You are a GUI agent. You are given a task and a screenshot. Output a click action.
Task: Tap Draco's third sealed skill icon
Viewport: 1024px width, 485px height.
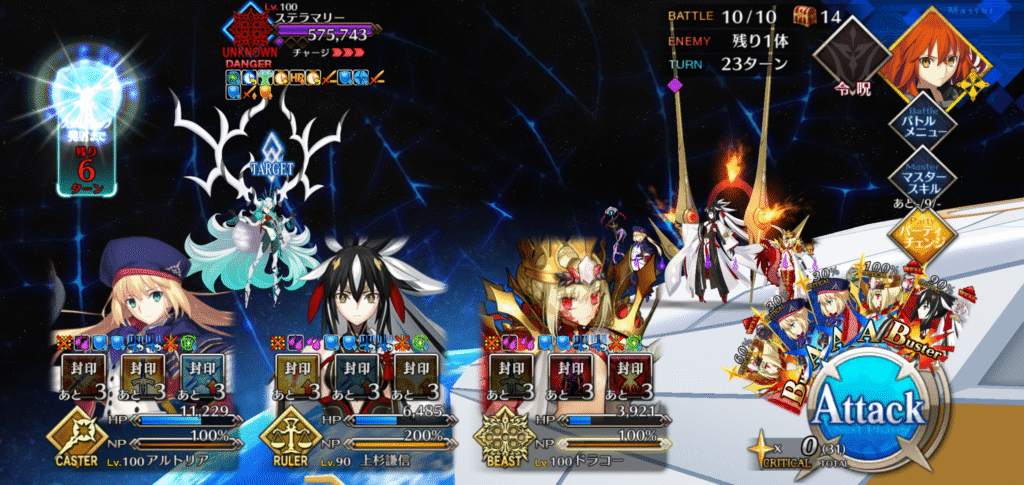click(630, 376)
